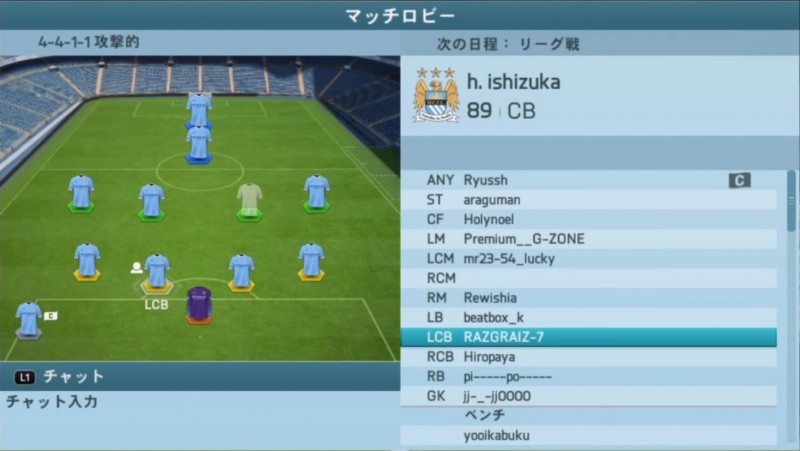Pick the LB beatbox_k row

(x=588, y=317)
